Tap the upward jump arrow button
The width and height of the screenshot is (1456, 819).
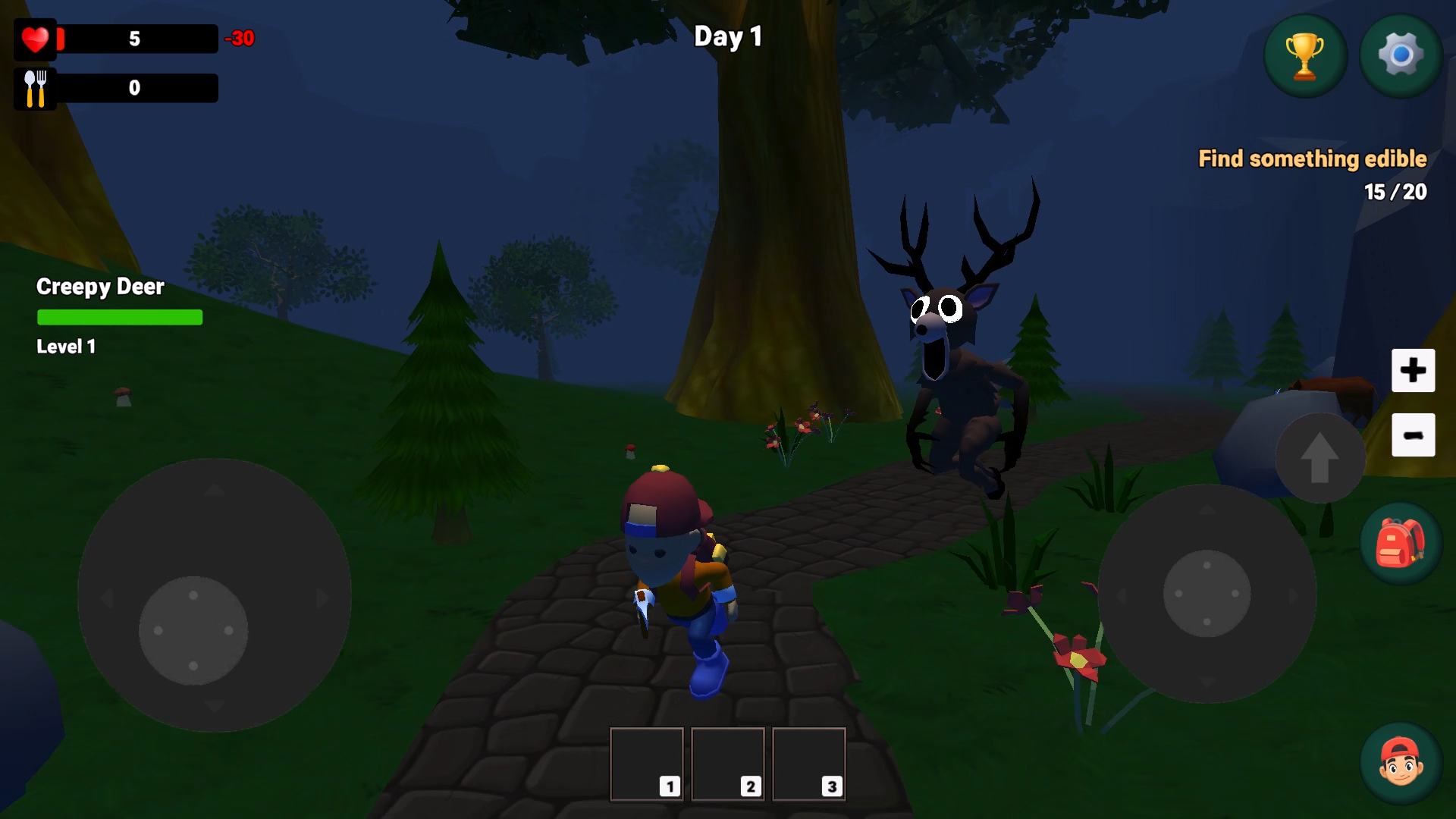(x=1319, y=457)
